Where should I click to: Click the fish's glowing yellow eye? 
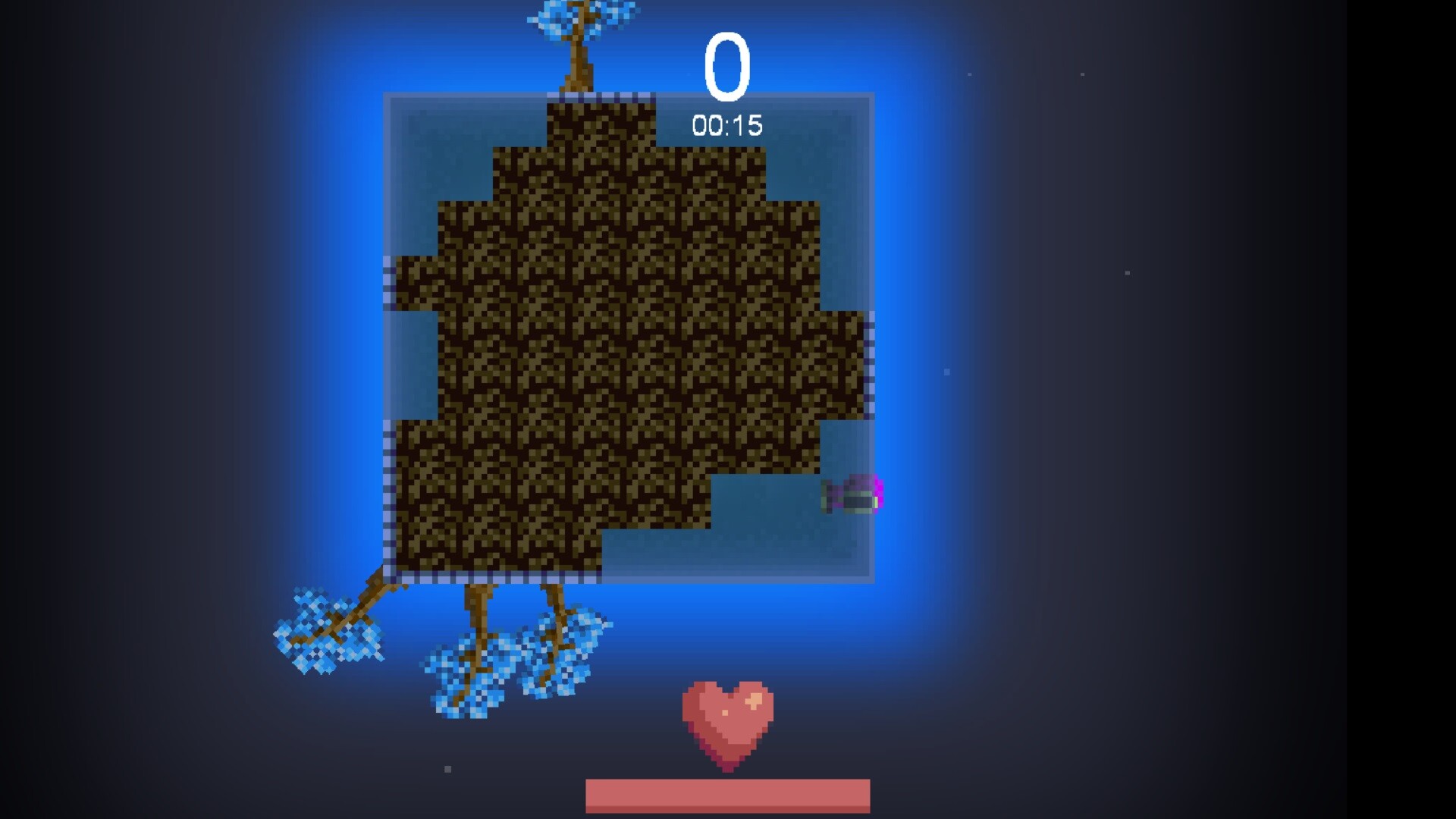(876, 502)
